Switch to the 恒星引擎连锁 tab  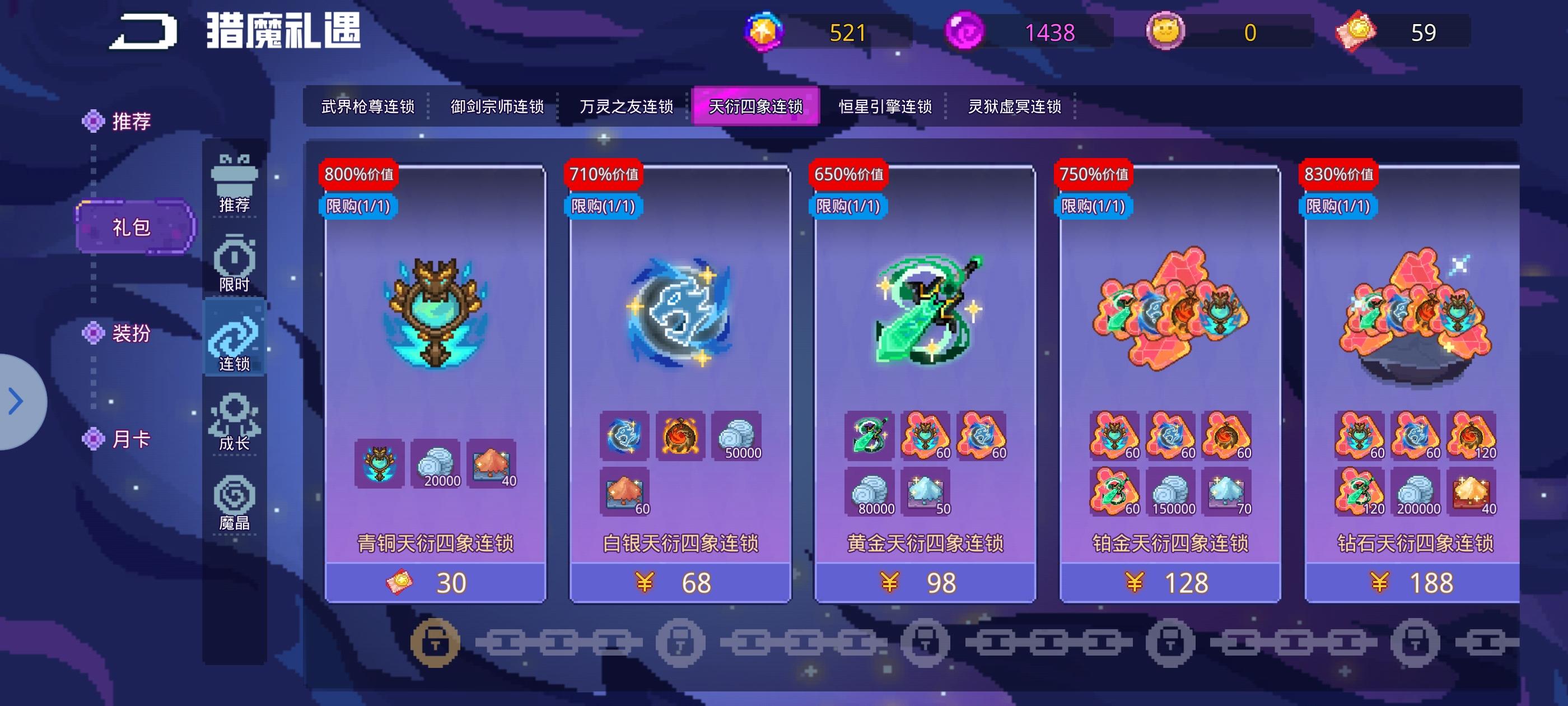[886, 106]
